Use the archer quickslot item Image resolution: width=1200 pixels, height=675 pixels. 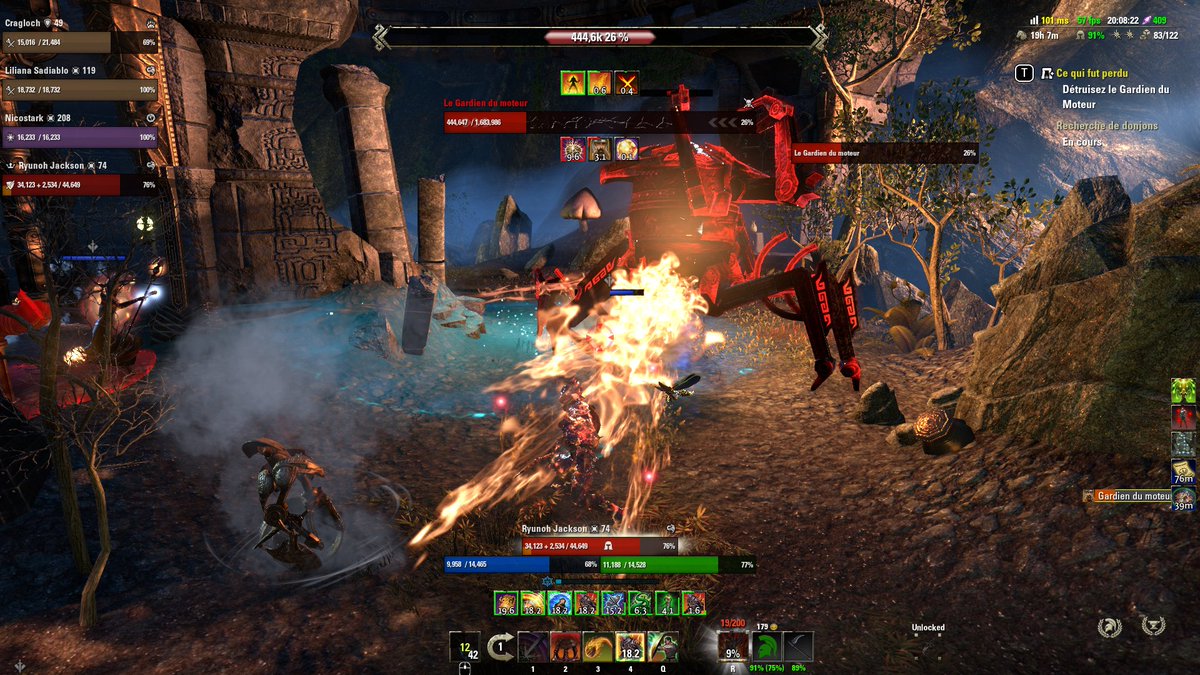tap(662, 646)
